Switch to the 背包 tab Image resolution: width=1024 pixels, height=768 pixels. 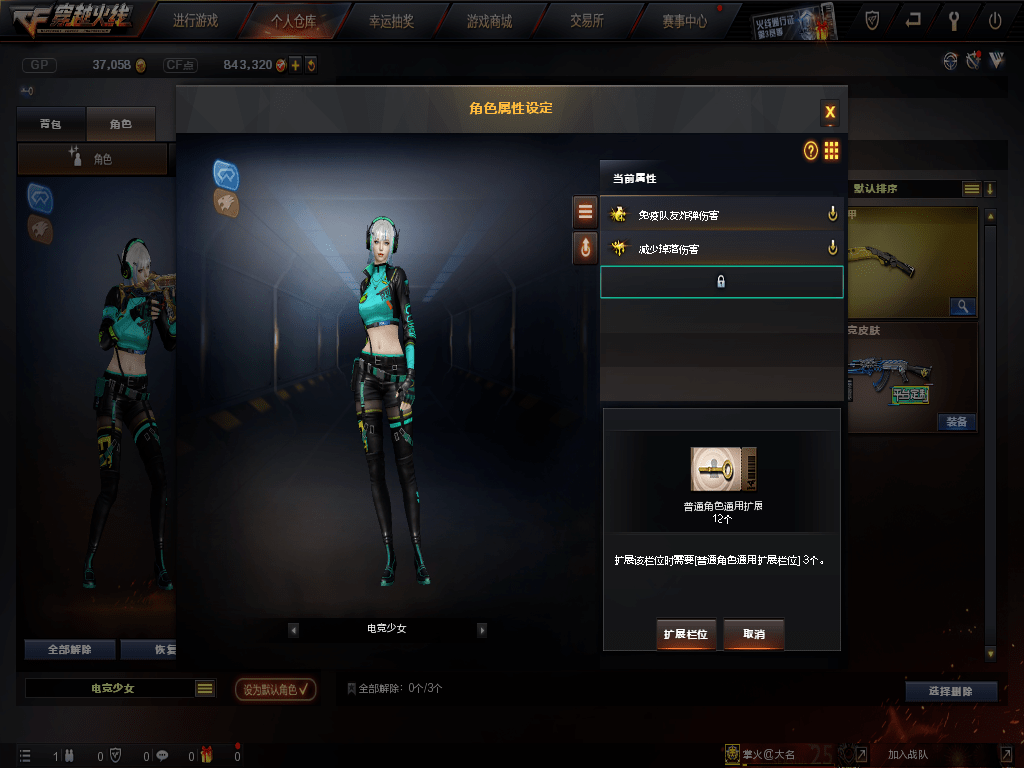[x=50, y=124]
